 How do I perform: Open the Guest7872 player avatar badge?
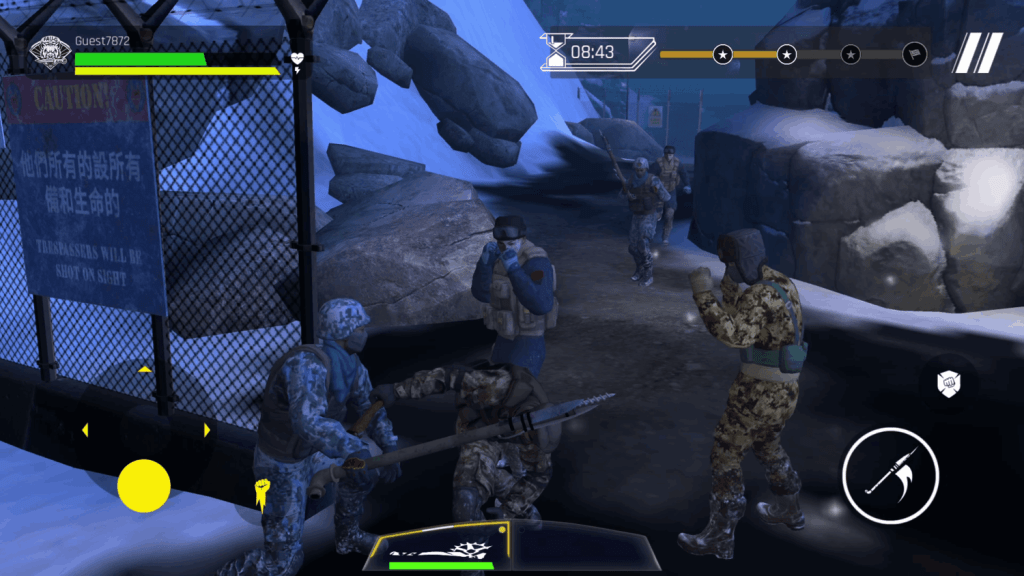click(49, 54)
